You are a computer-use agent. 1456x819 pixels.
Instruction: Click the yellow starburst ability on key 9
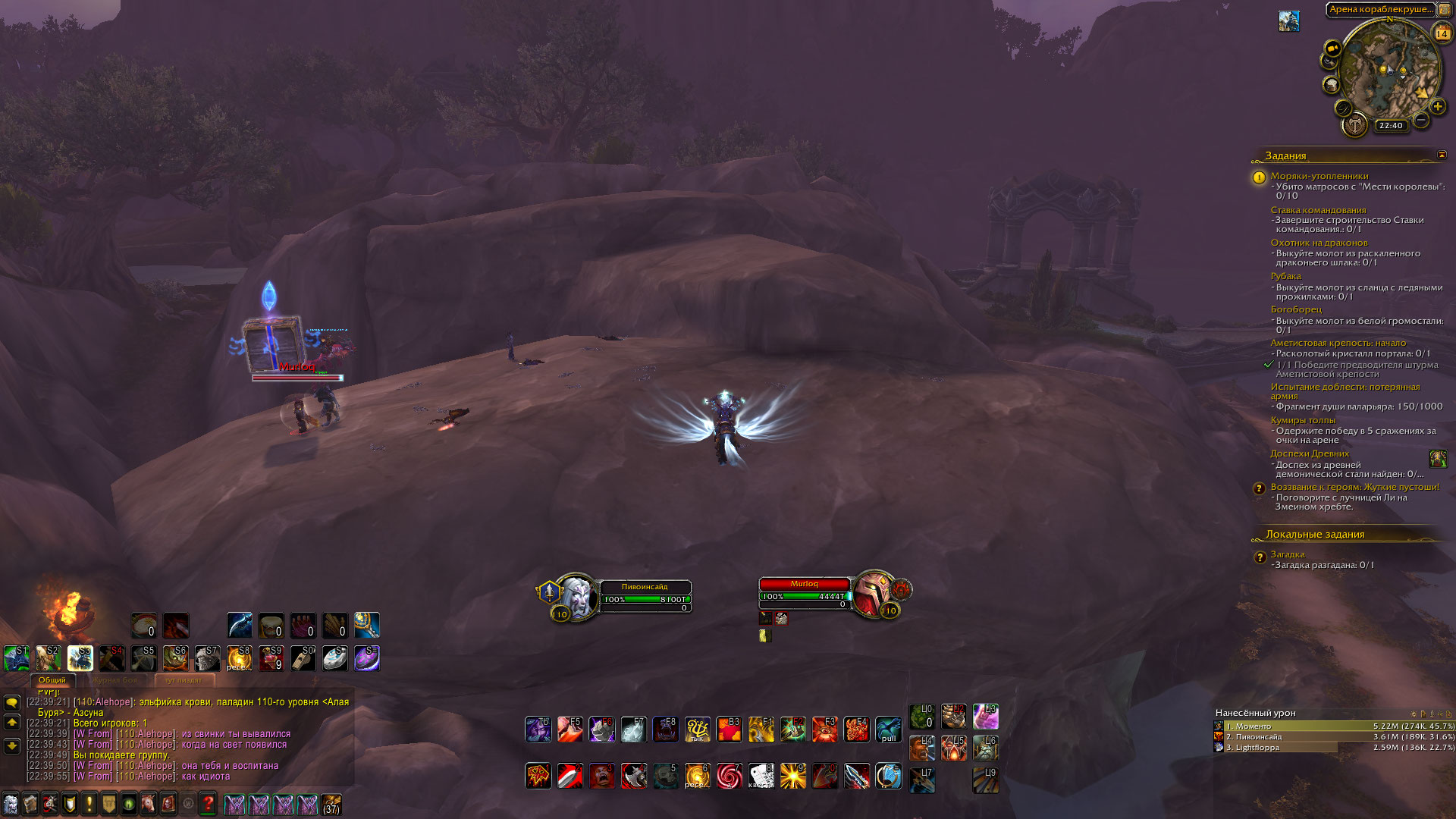792,776
